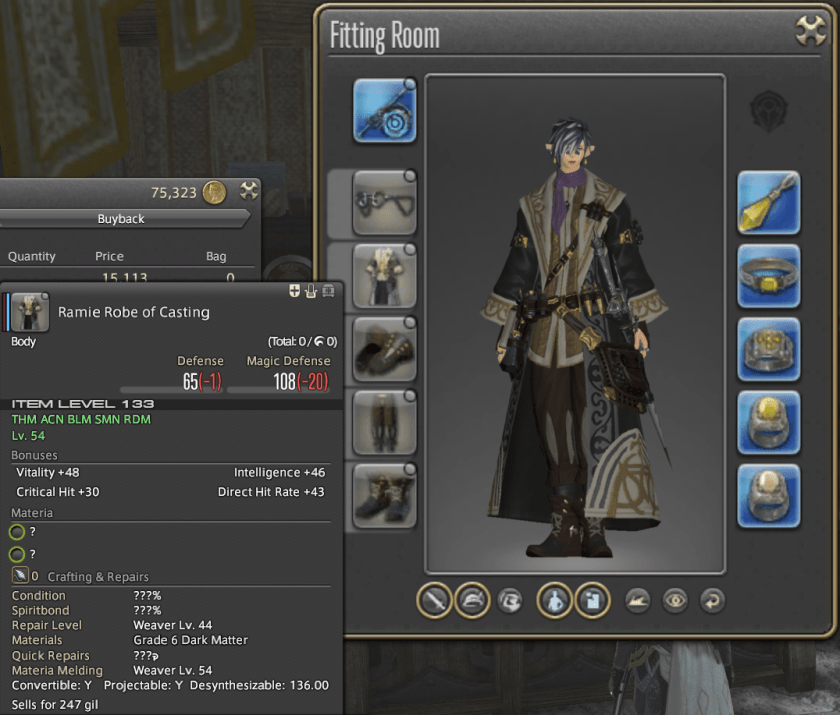
Task: Select the main hand weapon slot
Action: [x=385, y=110]
